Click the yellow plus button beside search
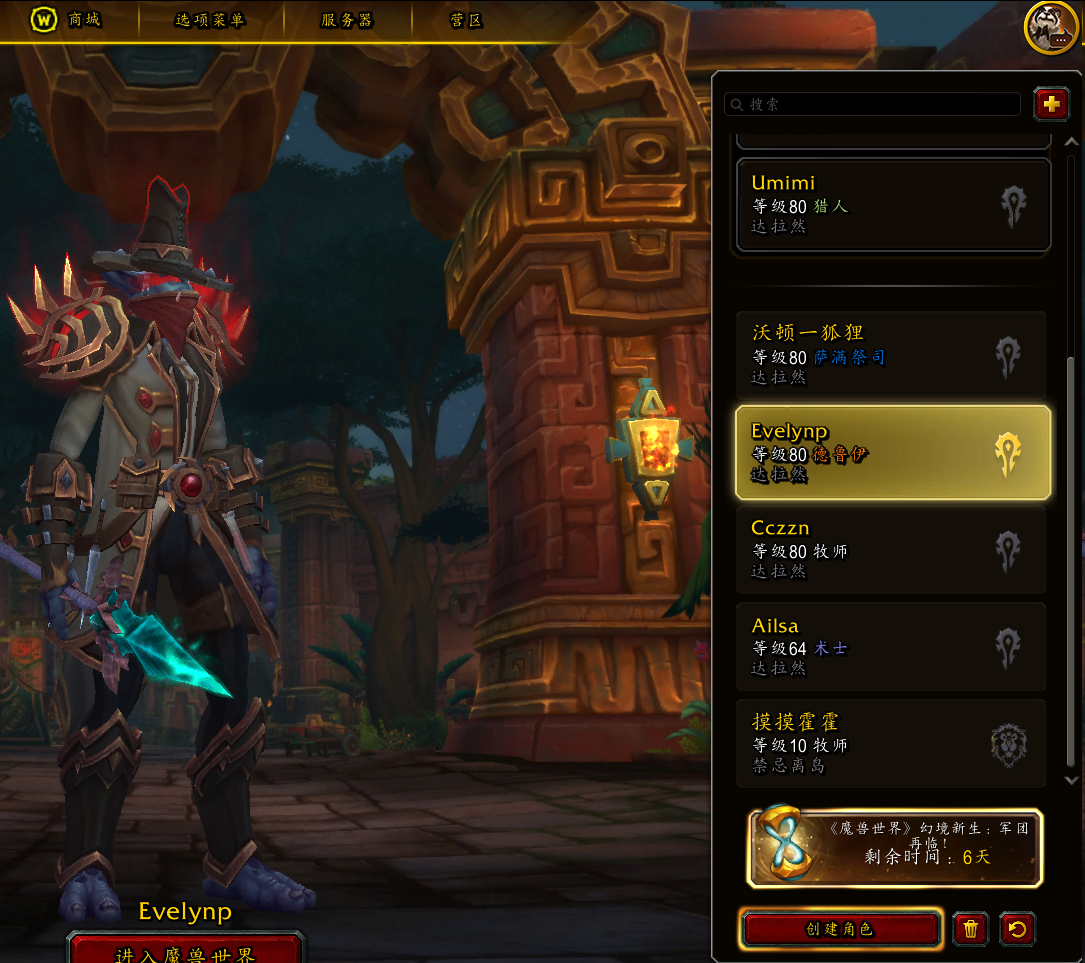Viewport: 1085px width, 963px height. tap(1051, 103)
